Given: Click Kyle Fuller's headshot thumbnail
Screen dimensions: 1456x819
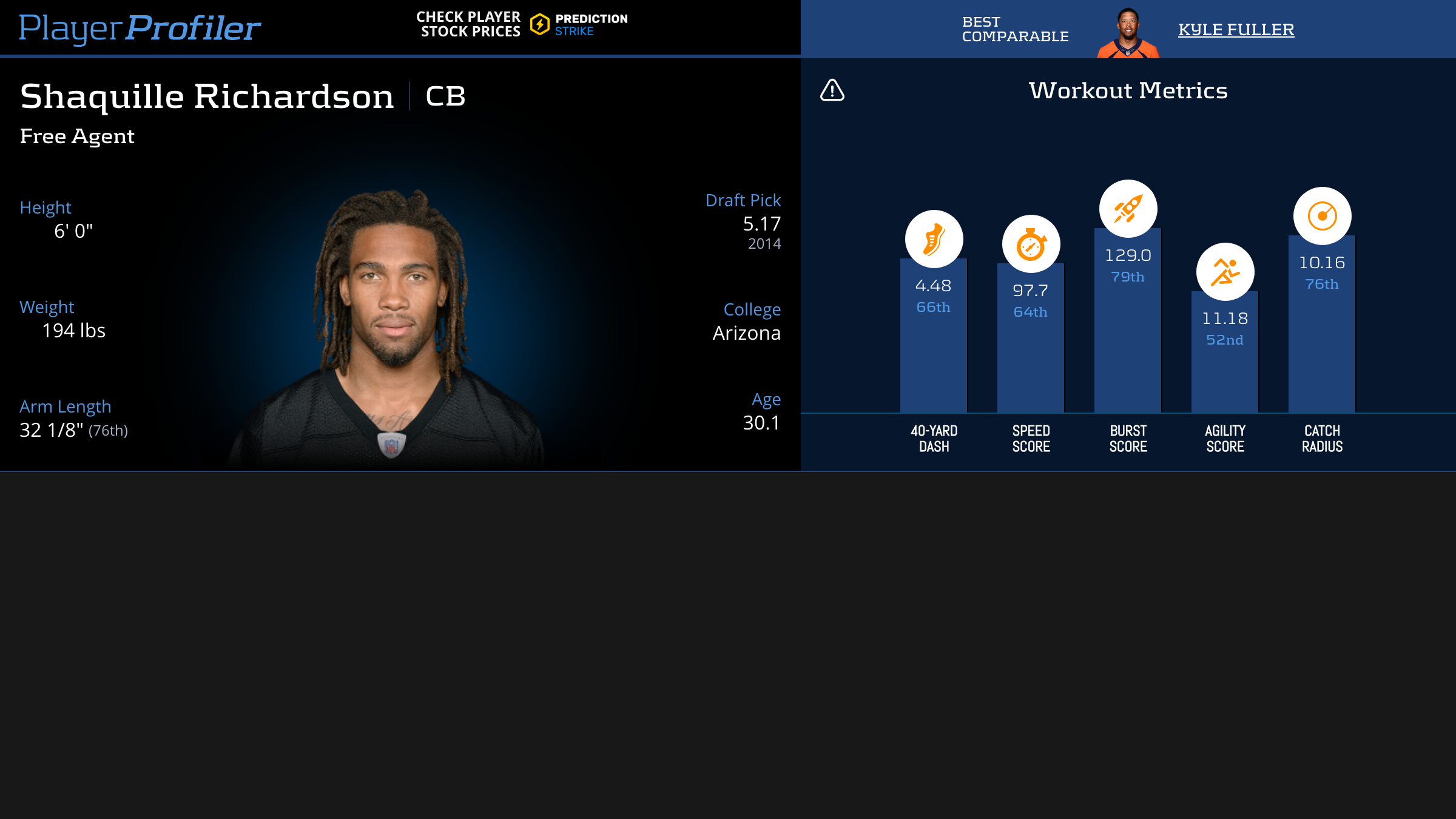Looking at the screenshot, I should (1128, 33).
